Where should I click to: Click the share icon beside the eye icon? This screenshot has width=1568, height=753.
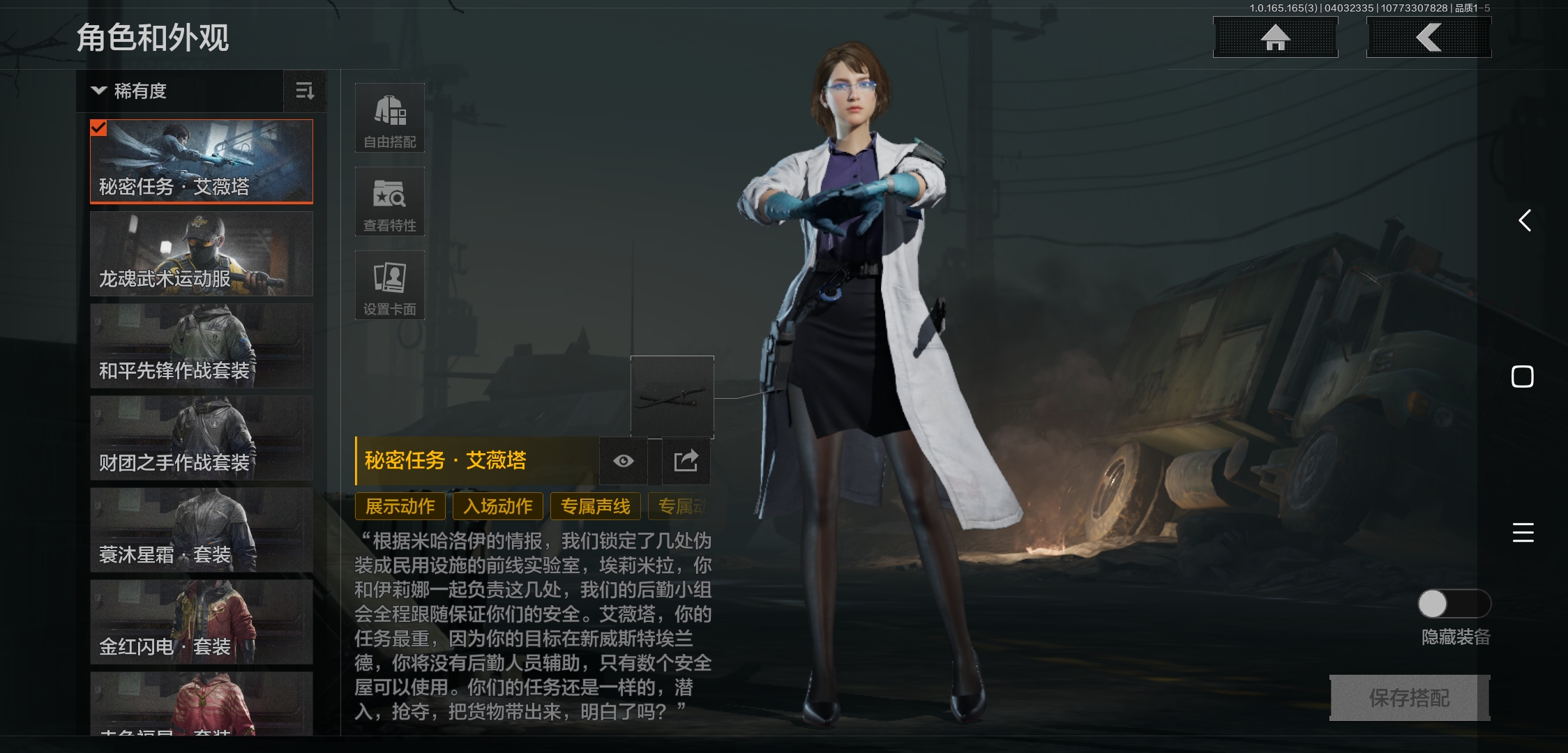(x=686, y=461)
